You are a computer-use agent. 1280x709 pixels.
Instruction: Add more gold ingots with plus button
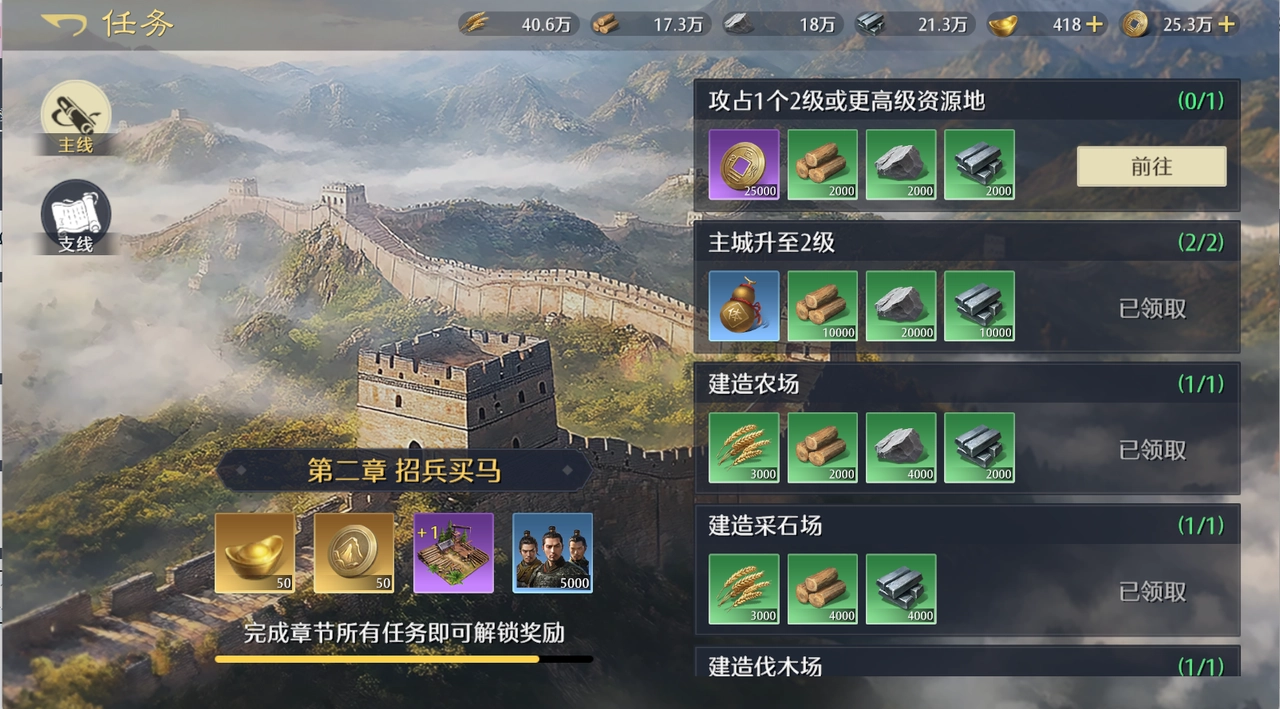coord(1095,25)
